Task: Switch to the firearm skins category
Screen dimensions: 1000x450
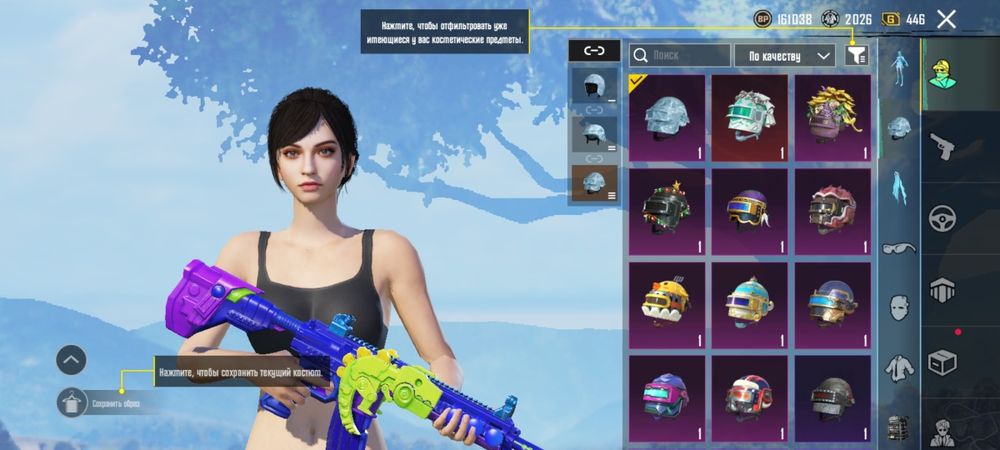Action: point(942,148)
